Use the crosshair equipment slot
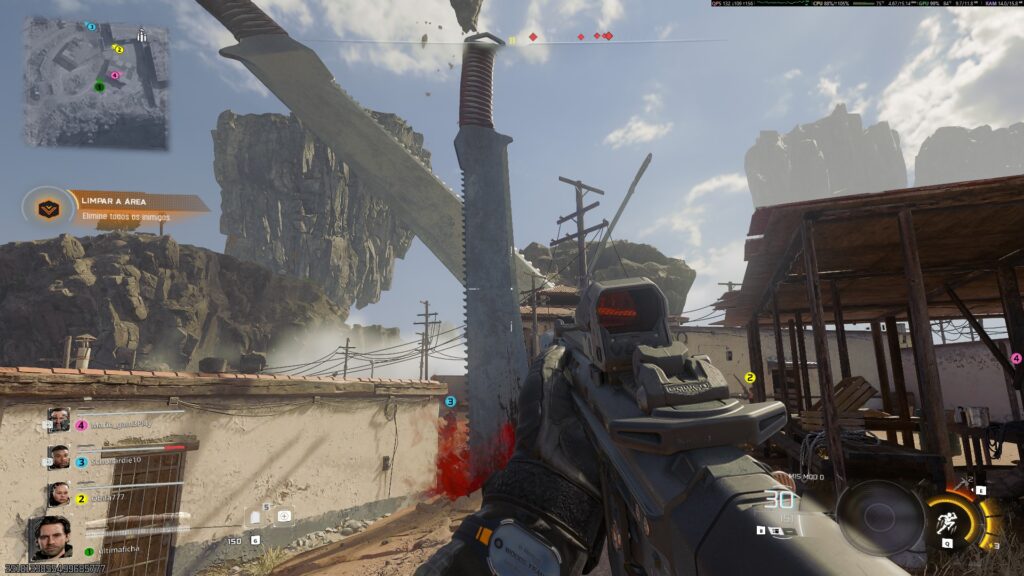Image resolution: width=1024 pixels, height=576 pixels. point(284,516)
